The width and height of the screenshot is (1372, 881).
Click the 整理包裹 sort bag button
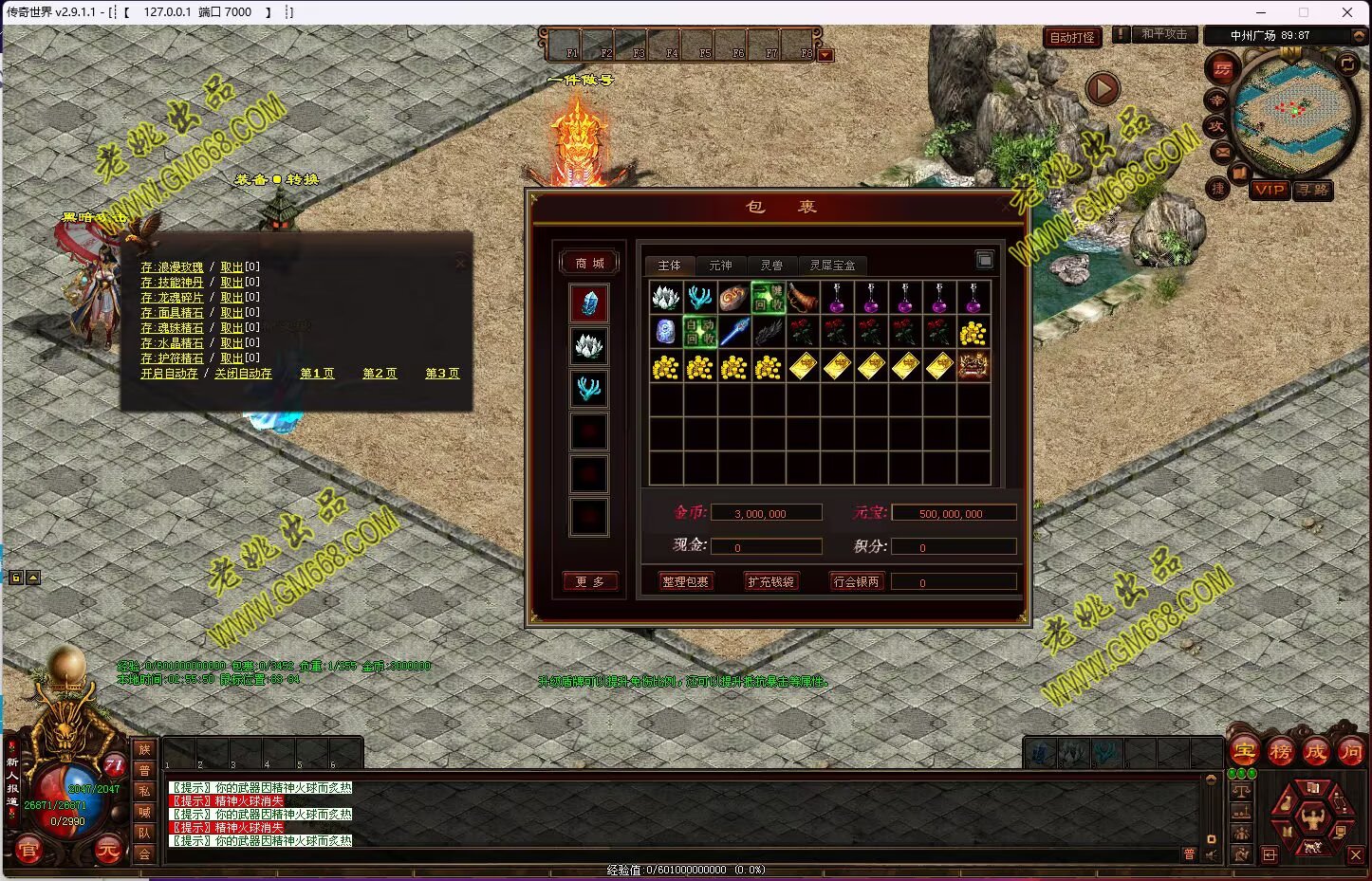click(685, 581)
